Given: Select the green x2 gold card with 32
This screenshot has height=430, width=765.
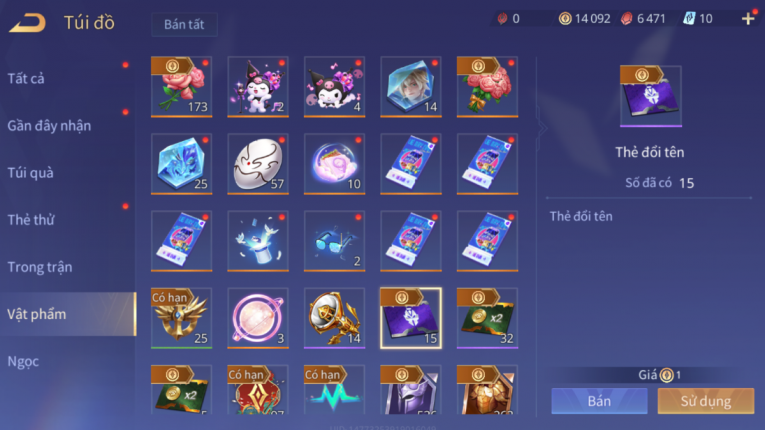Looking at the screenshot, I should [487, 318].
